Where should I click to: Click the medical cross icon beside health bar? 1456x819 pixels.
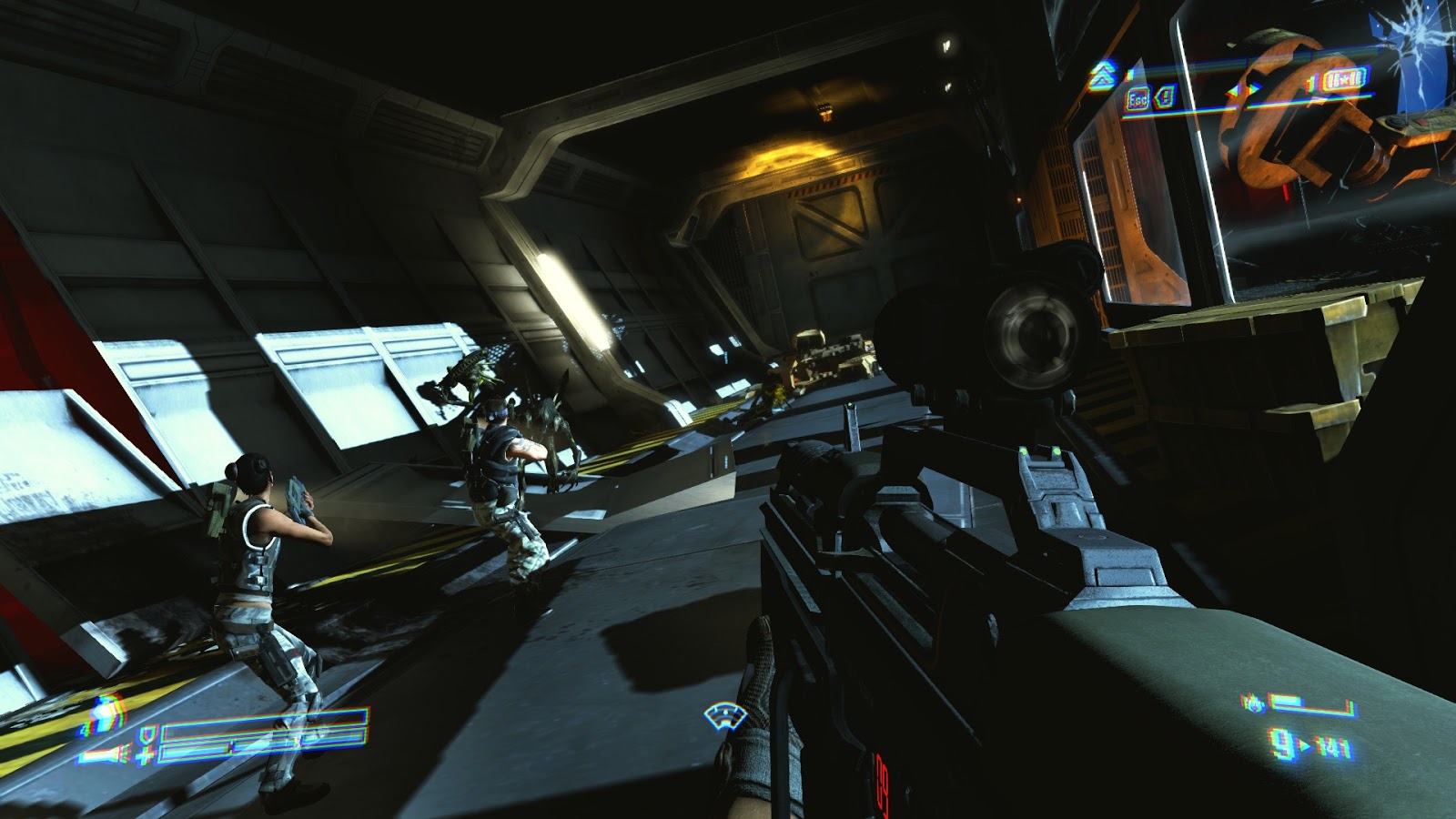(145, 753)
